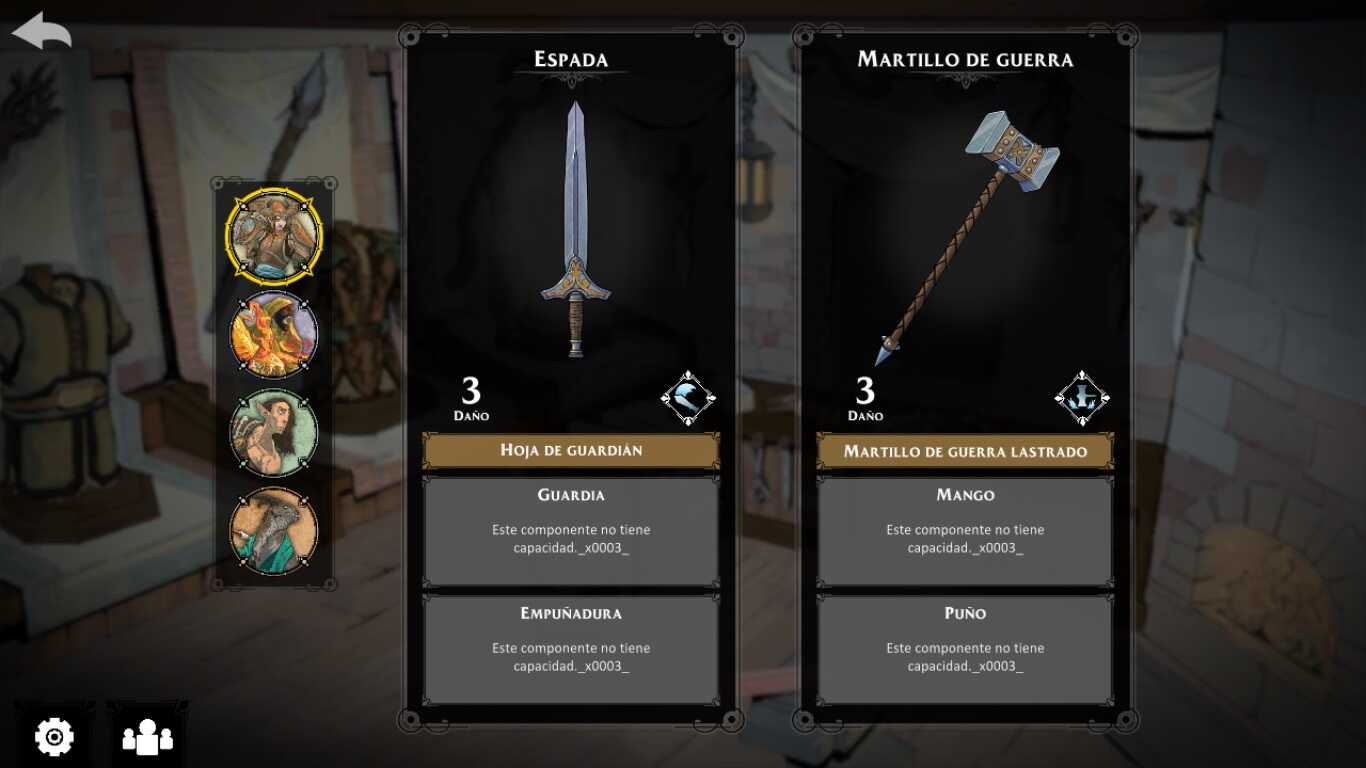Select the Espada sword image
This screenshot has height=768, width=1366.
(574, 230)
